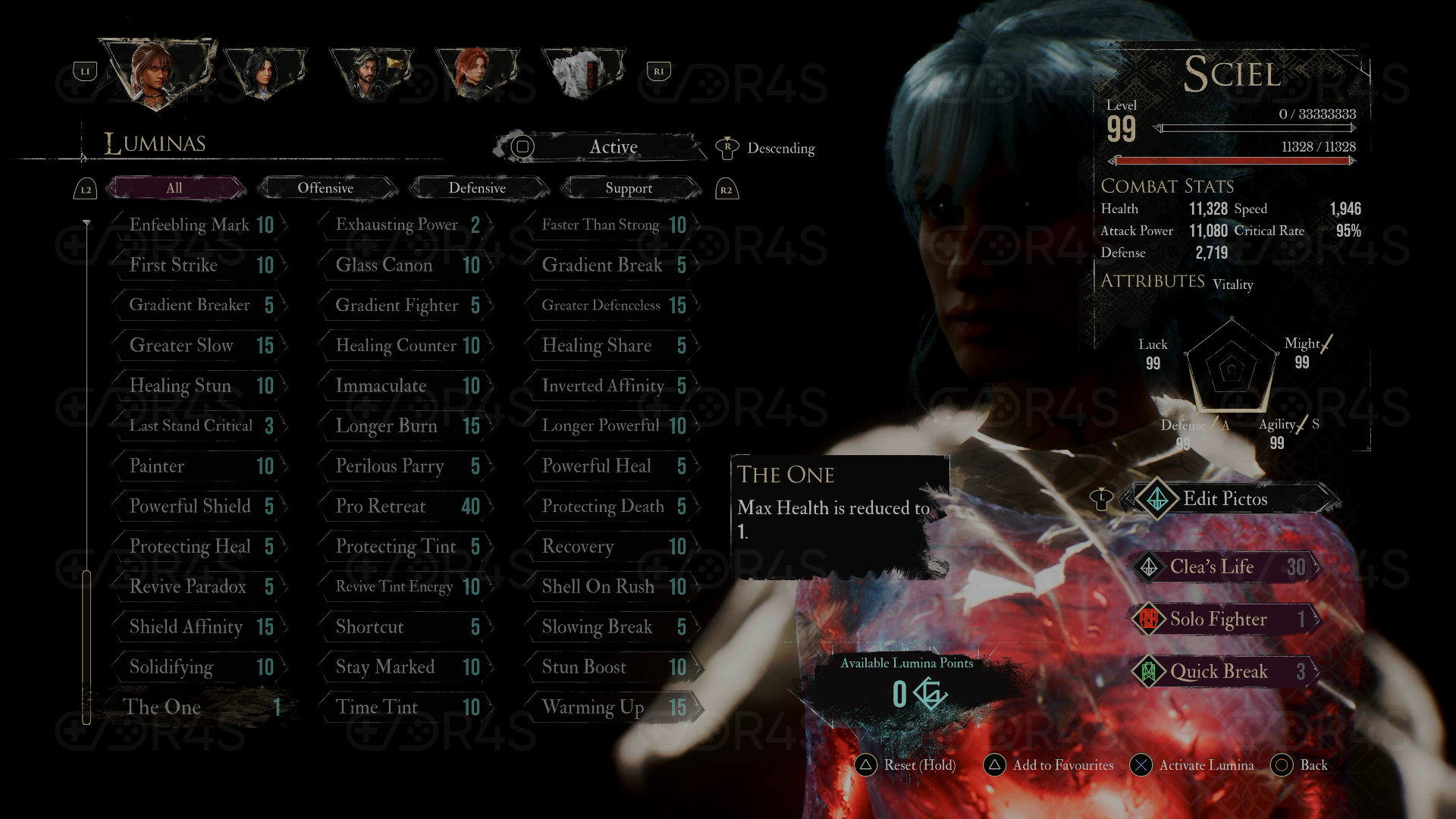This screenshot has height=819, width=1456.
Task: Open the Support luminas tab
Action: tap(629, 188)
